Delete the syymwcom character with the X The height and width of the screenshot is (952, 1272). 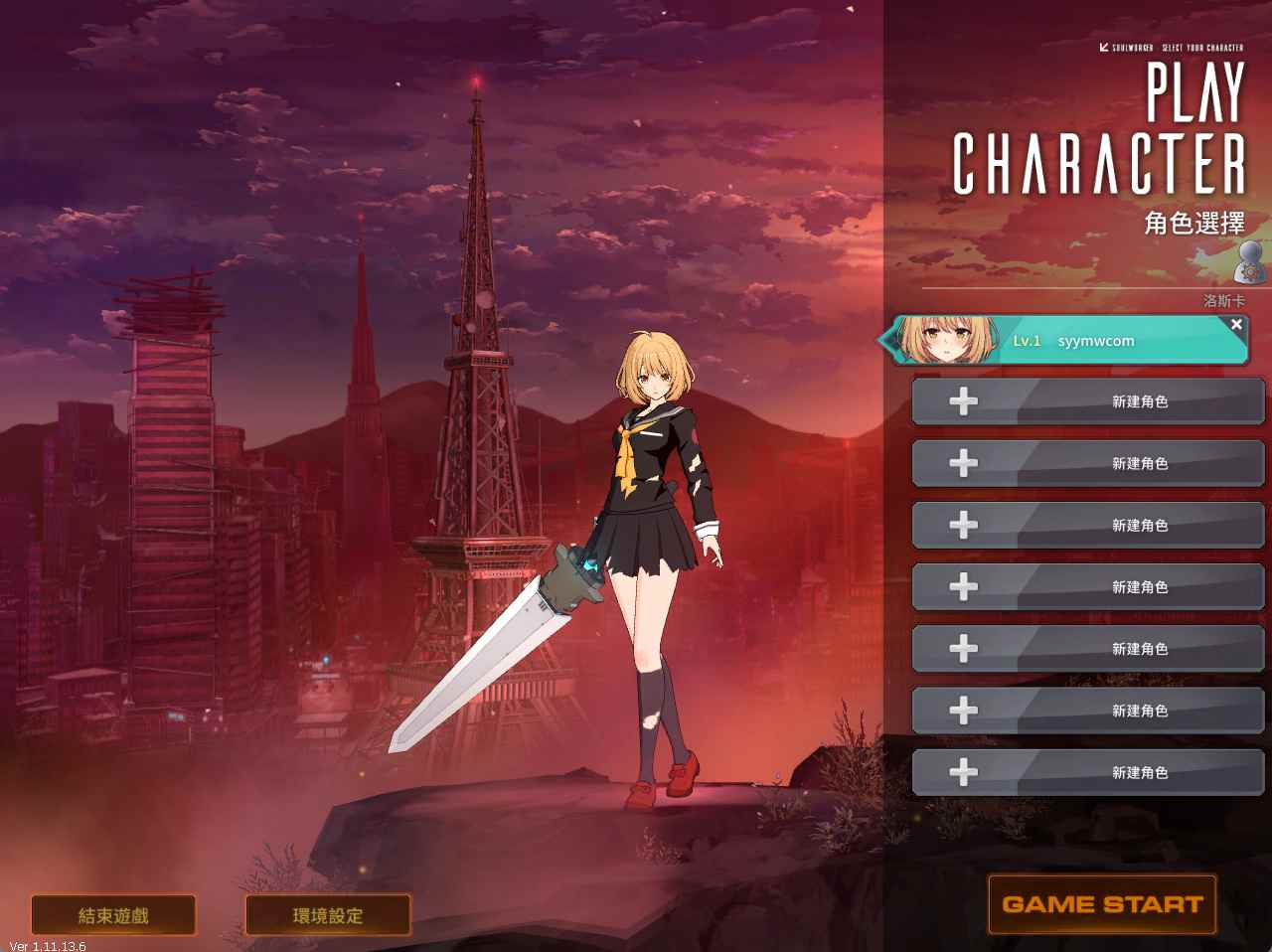click(x=1236, y=324)
